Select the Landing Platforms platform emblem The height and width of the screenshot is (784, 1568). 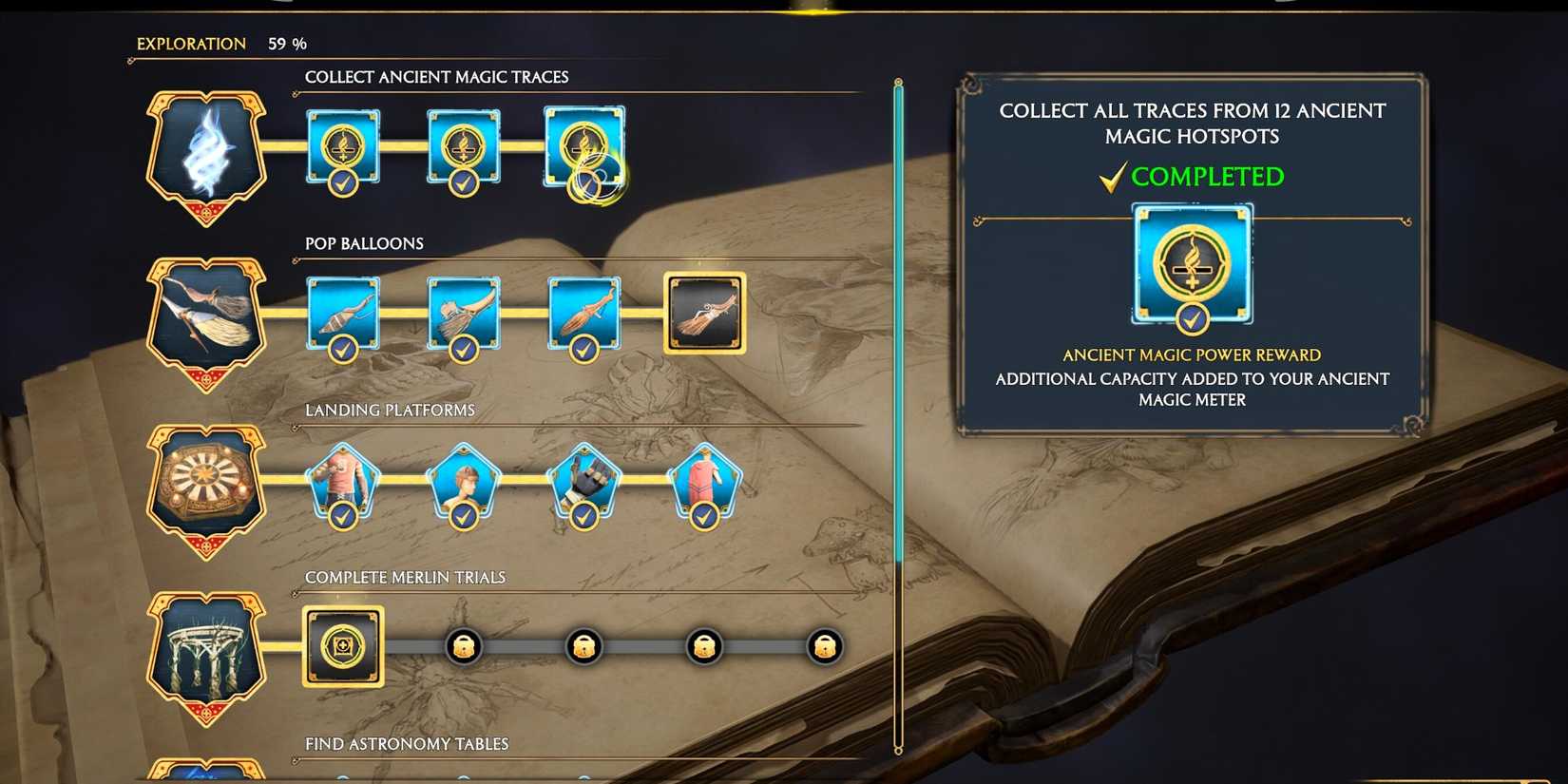pos(205,483)
